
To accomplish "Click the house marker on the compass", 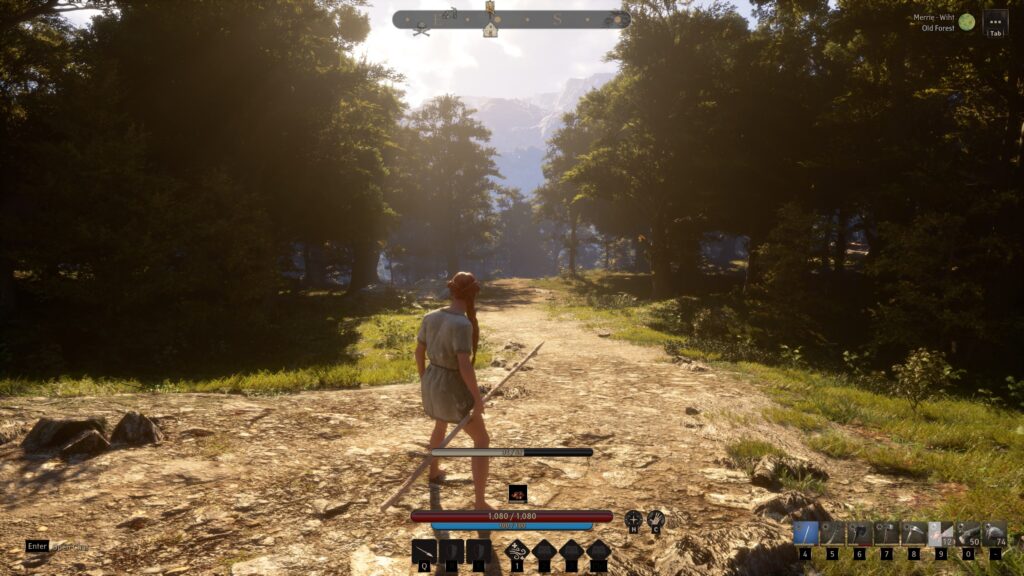I will pos(490,30).
